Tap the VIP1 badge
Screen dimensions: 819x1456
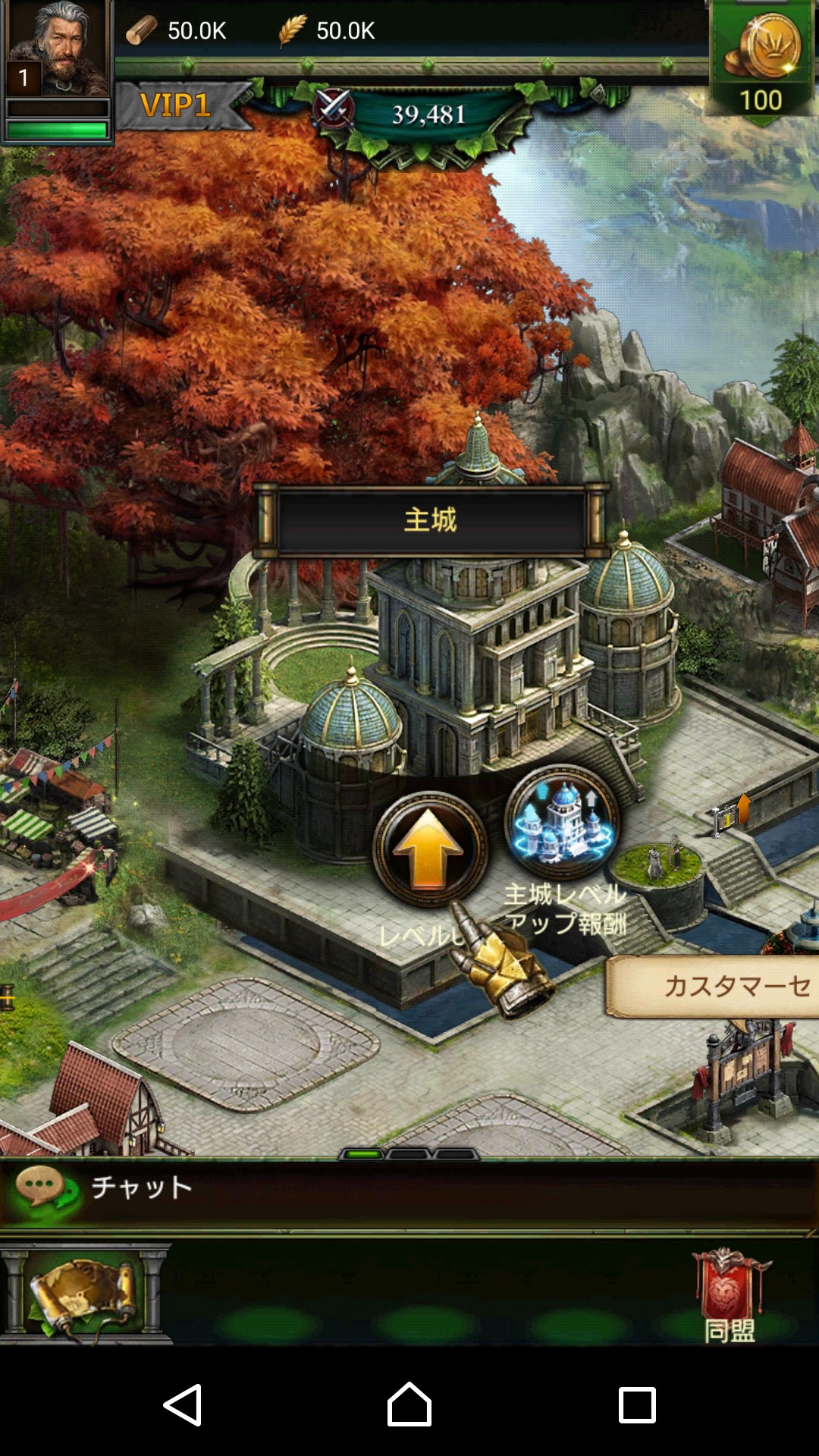[176, 105]
